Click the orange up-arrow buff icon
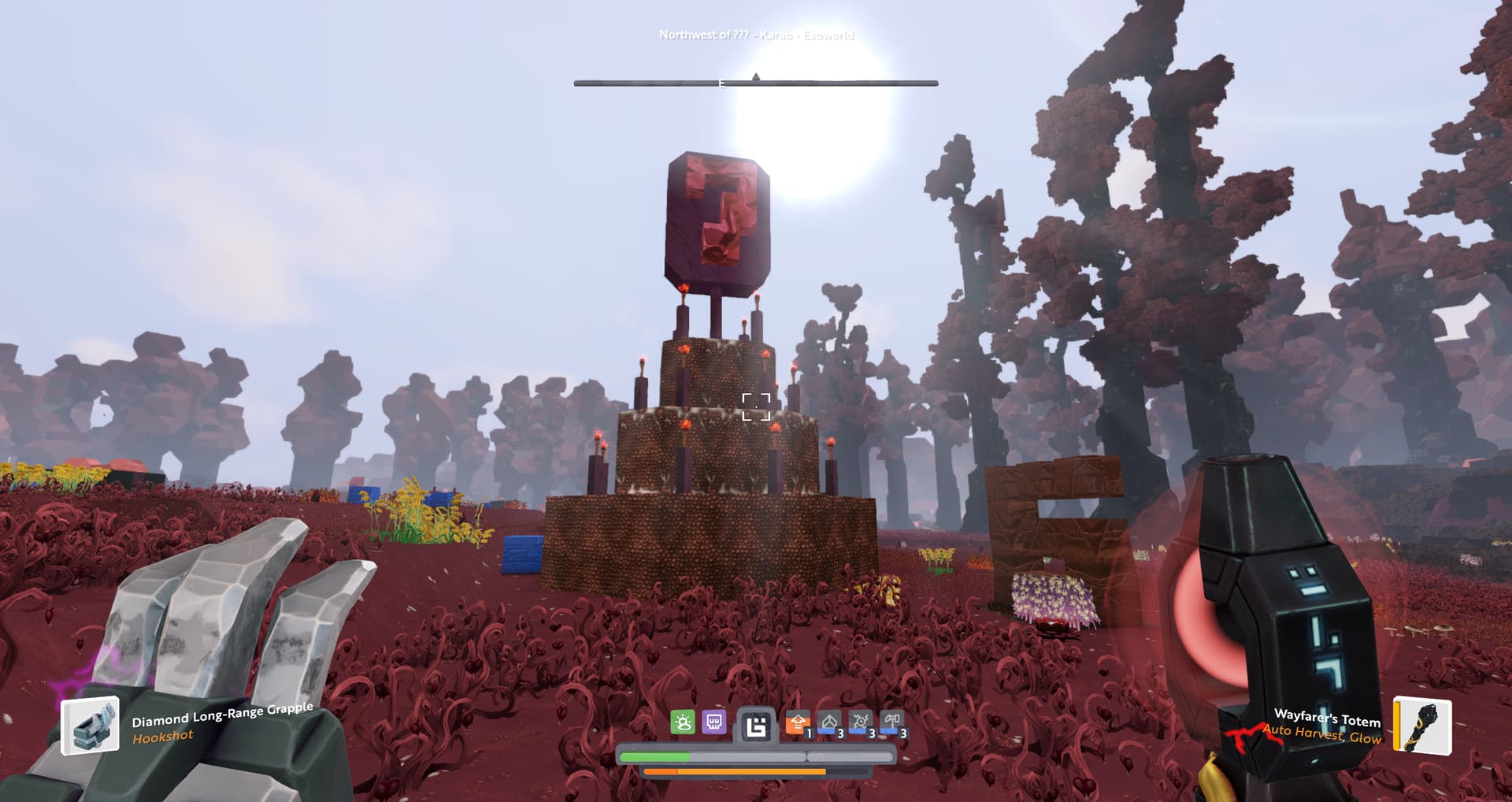1512x802 pixels. [797, 722]
